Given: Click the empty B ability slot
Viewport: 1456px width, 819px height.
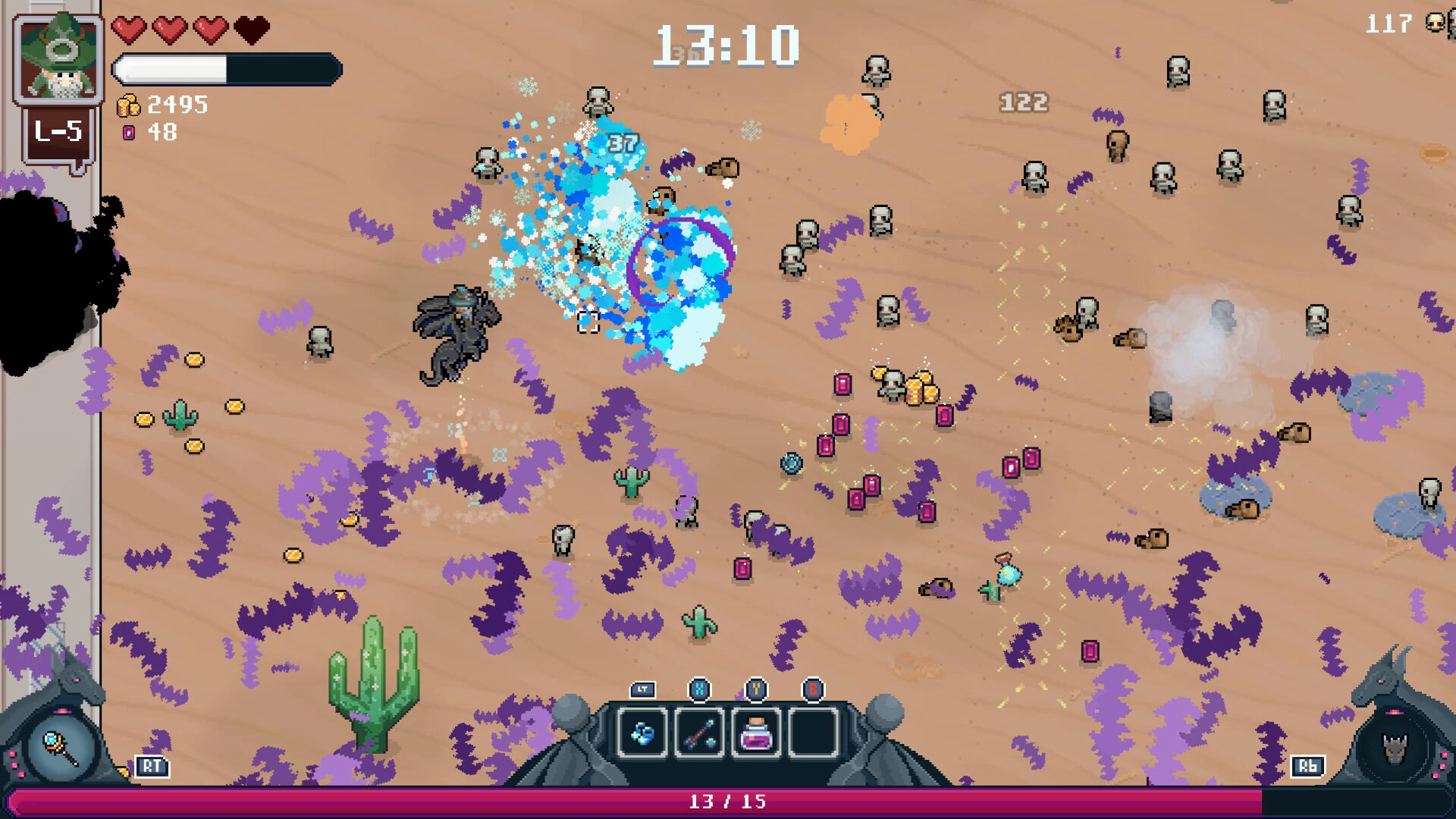Looking at the screenshot, I should point(813,730).
